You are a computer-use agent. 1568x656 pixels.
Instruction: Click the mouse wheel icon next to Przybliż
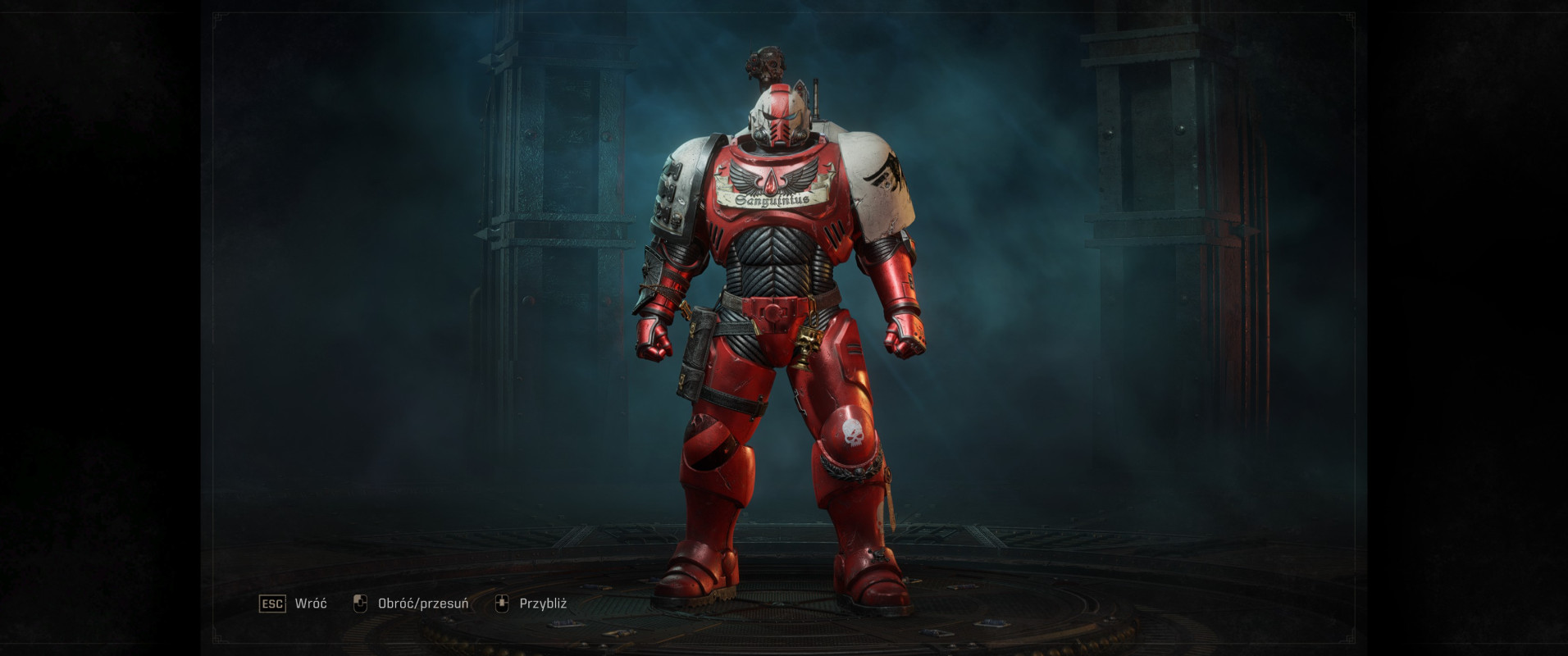503,604
